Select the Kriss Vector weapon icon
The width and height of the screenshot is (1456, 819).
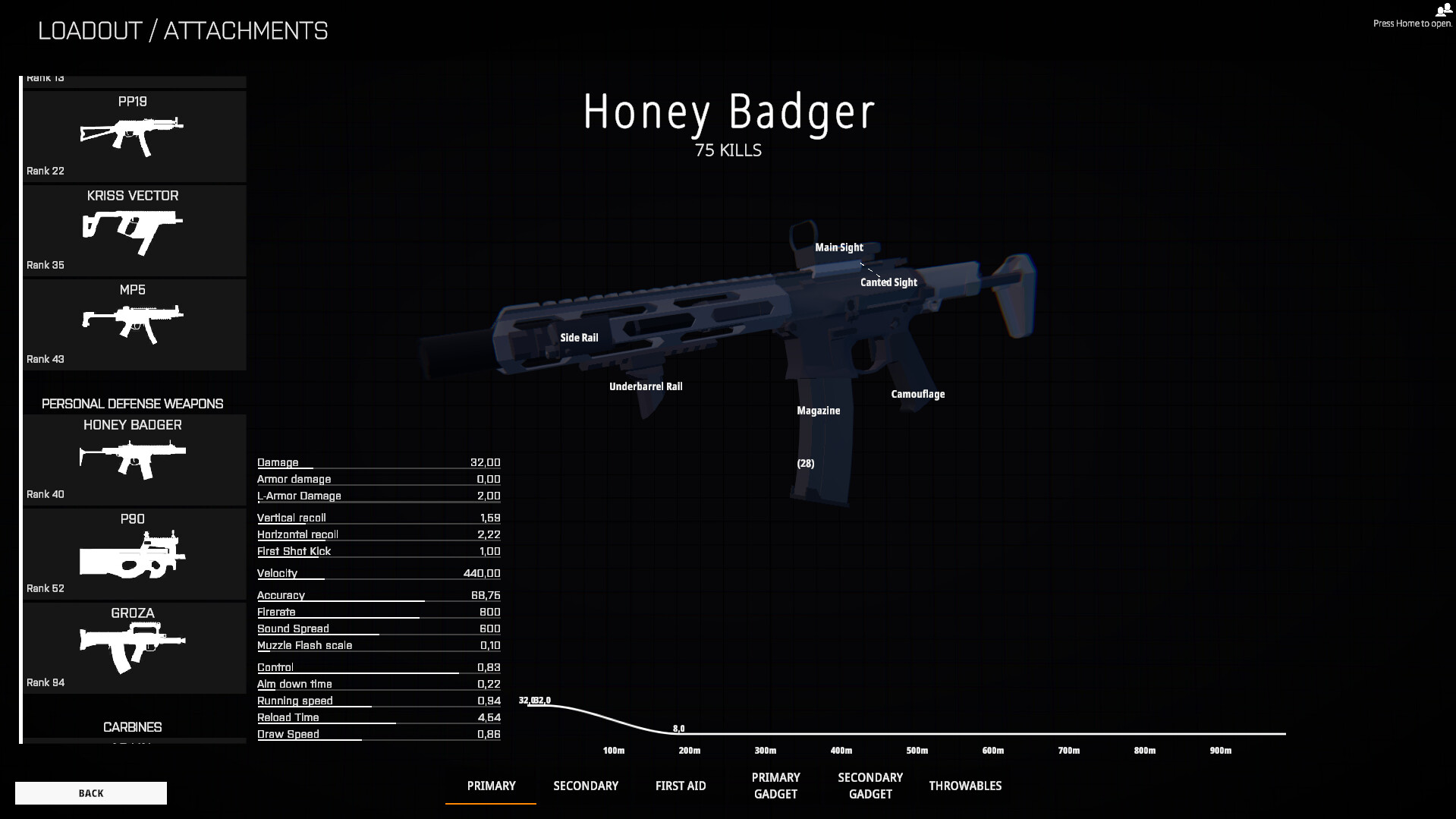point(134,228)
